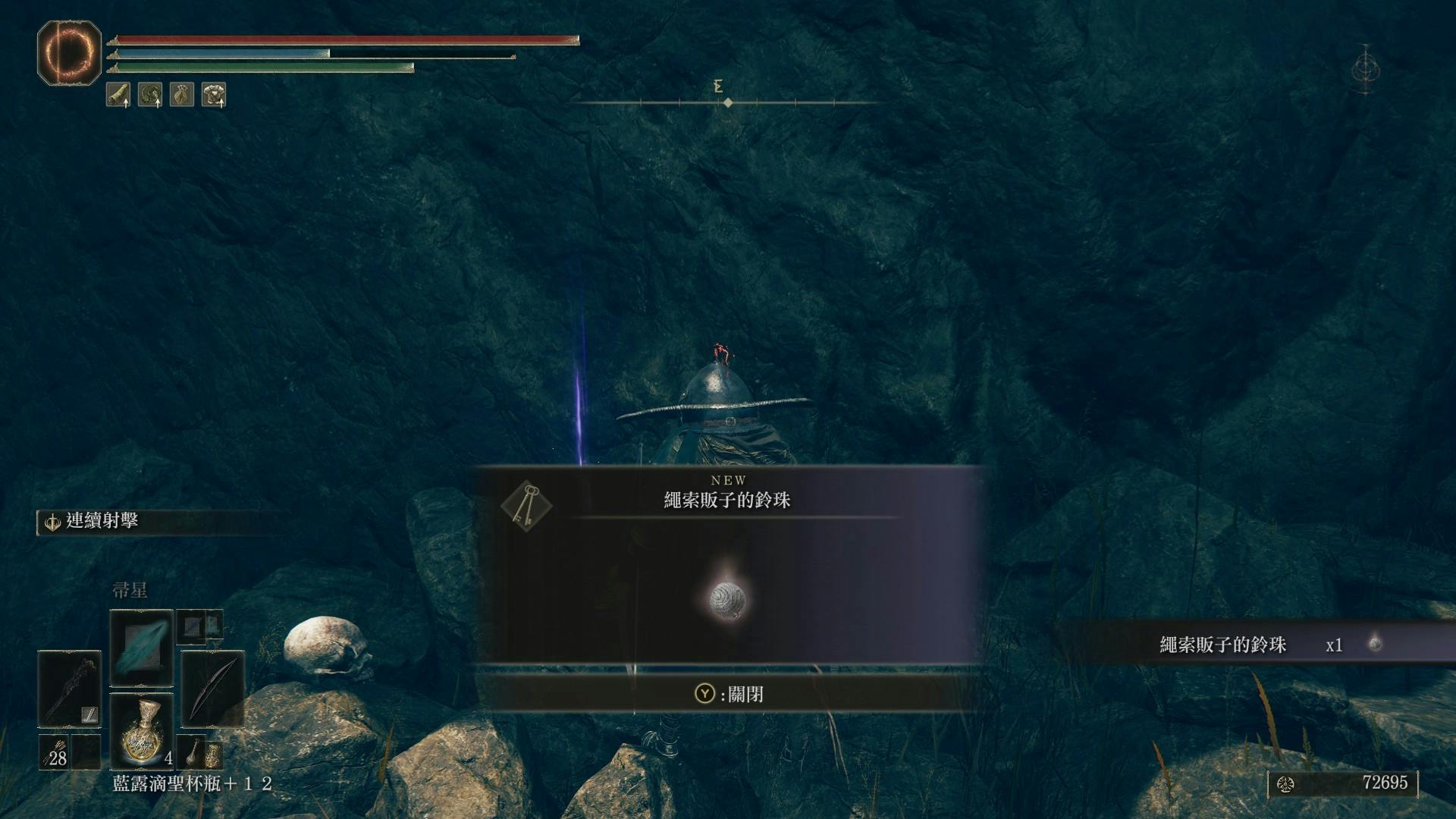Select the 尋星 spell slot
Screen dimensions: 1456x819
(141, 648)
